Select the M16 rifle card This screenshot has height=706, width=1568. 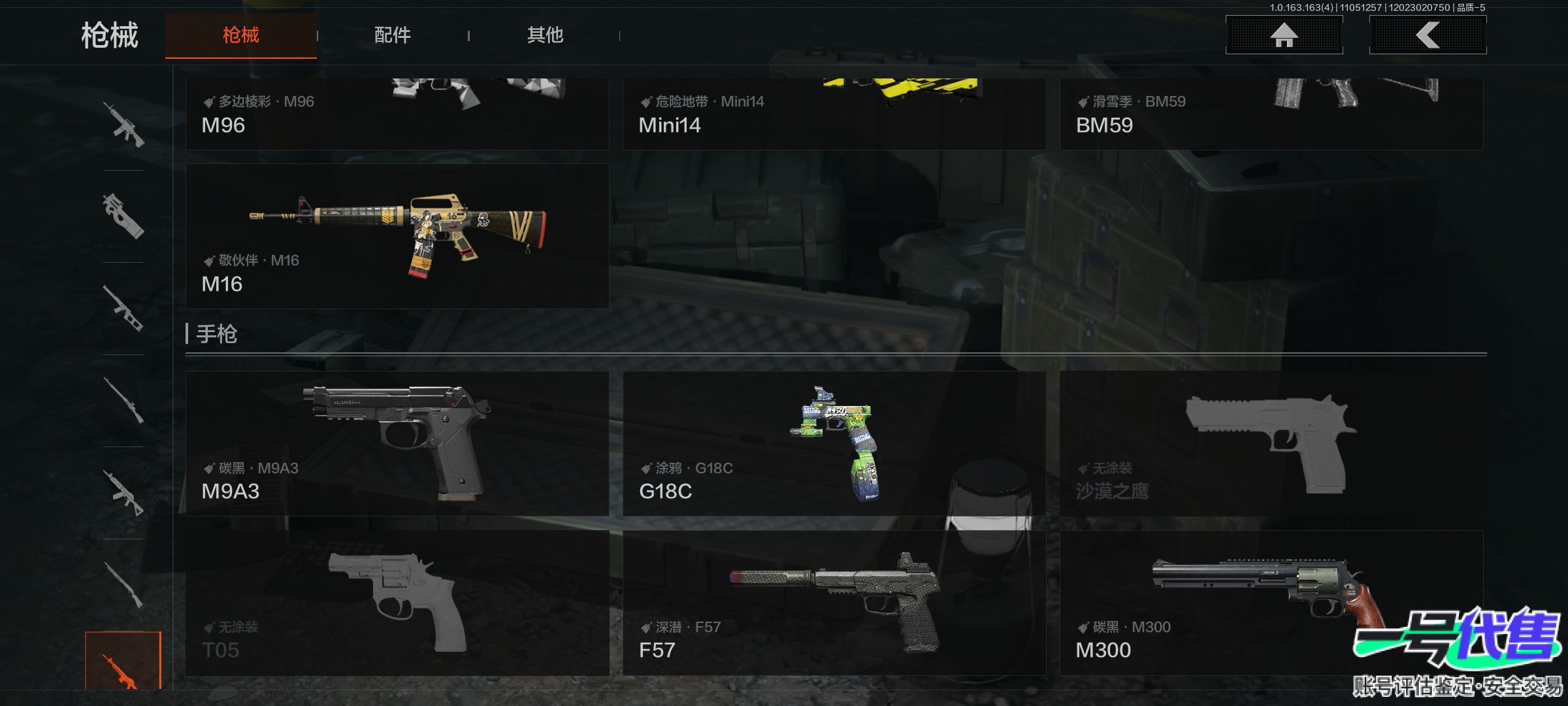(397, 236)
